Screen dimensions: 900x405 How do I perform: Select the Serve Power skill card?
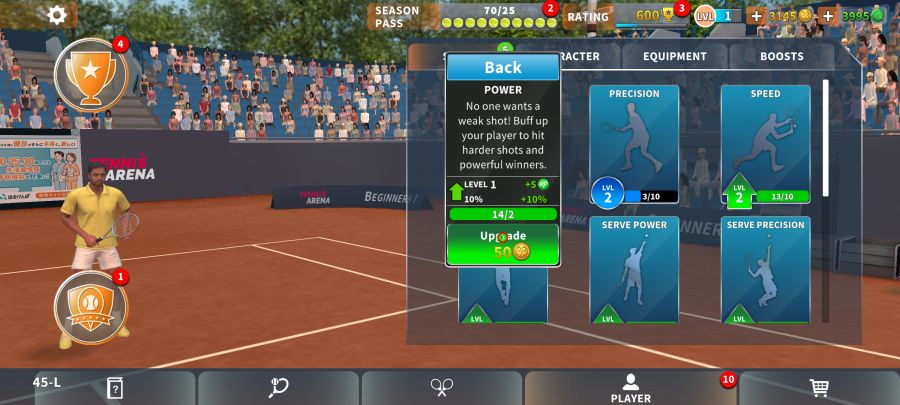(x=634, y=270)
